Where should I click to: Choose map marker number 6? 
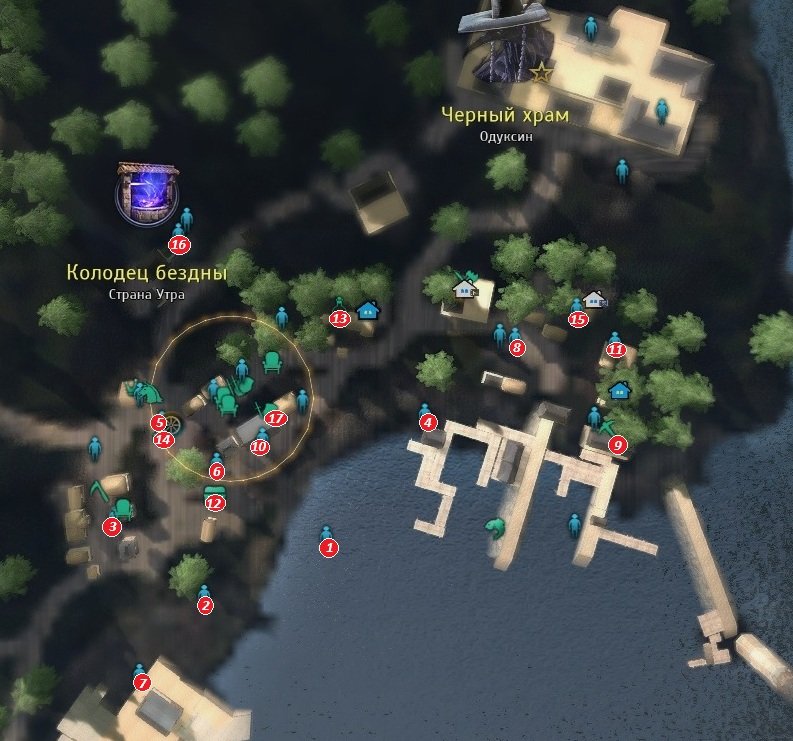point(217,470)
